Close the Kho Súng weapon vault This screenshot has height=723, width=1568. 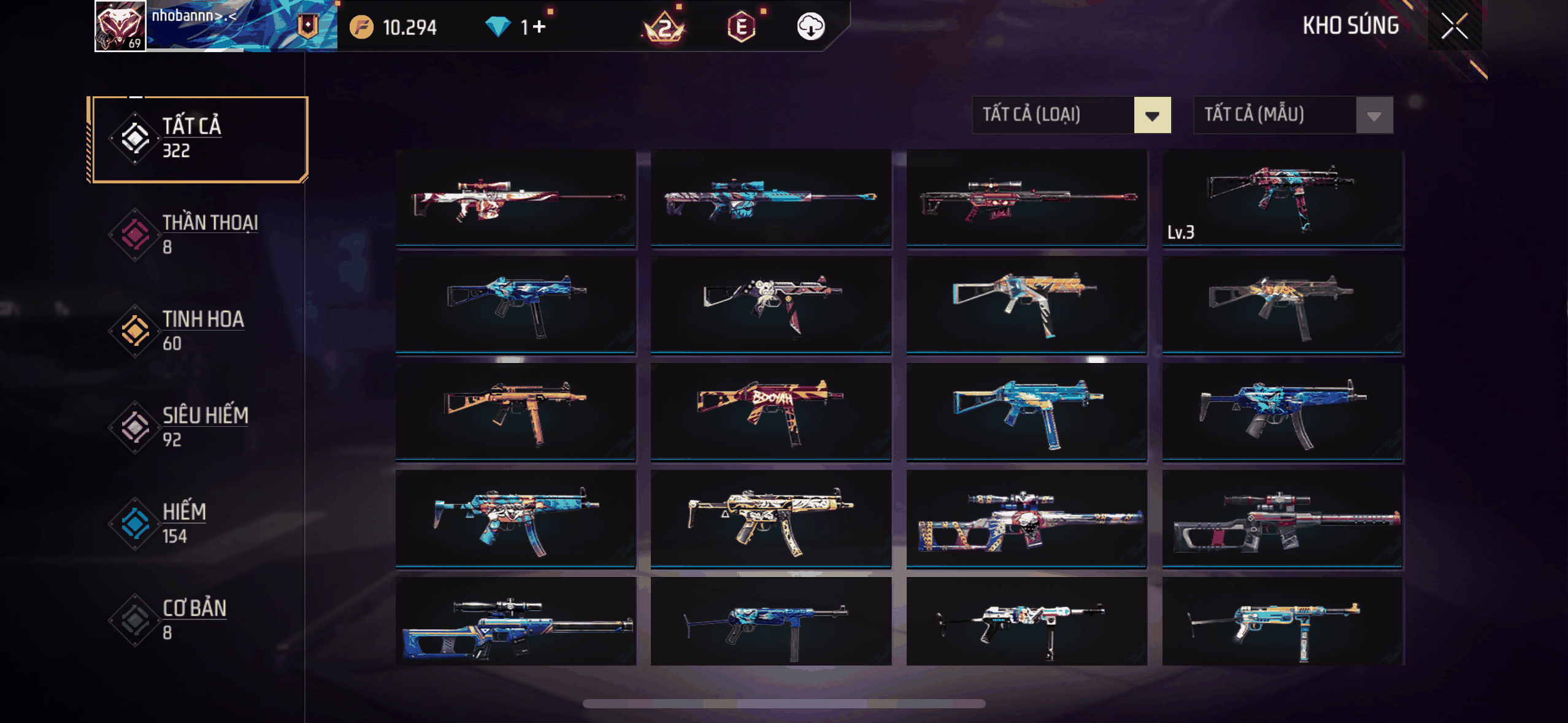point(1454,26)
